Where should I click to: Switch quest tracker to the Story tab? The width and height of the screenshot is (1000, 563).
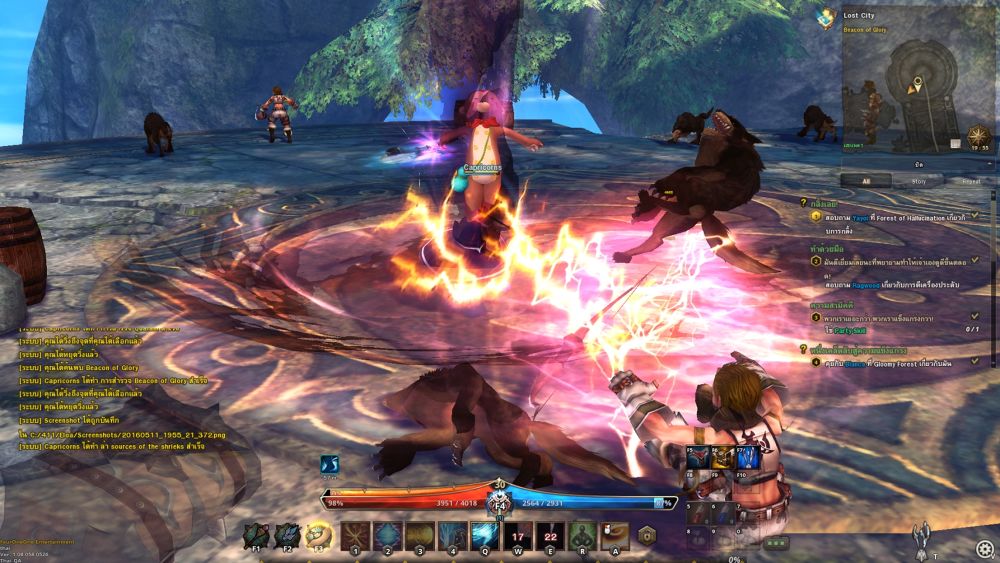pyautogui.click(x=918, y=181)
